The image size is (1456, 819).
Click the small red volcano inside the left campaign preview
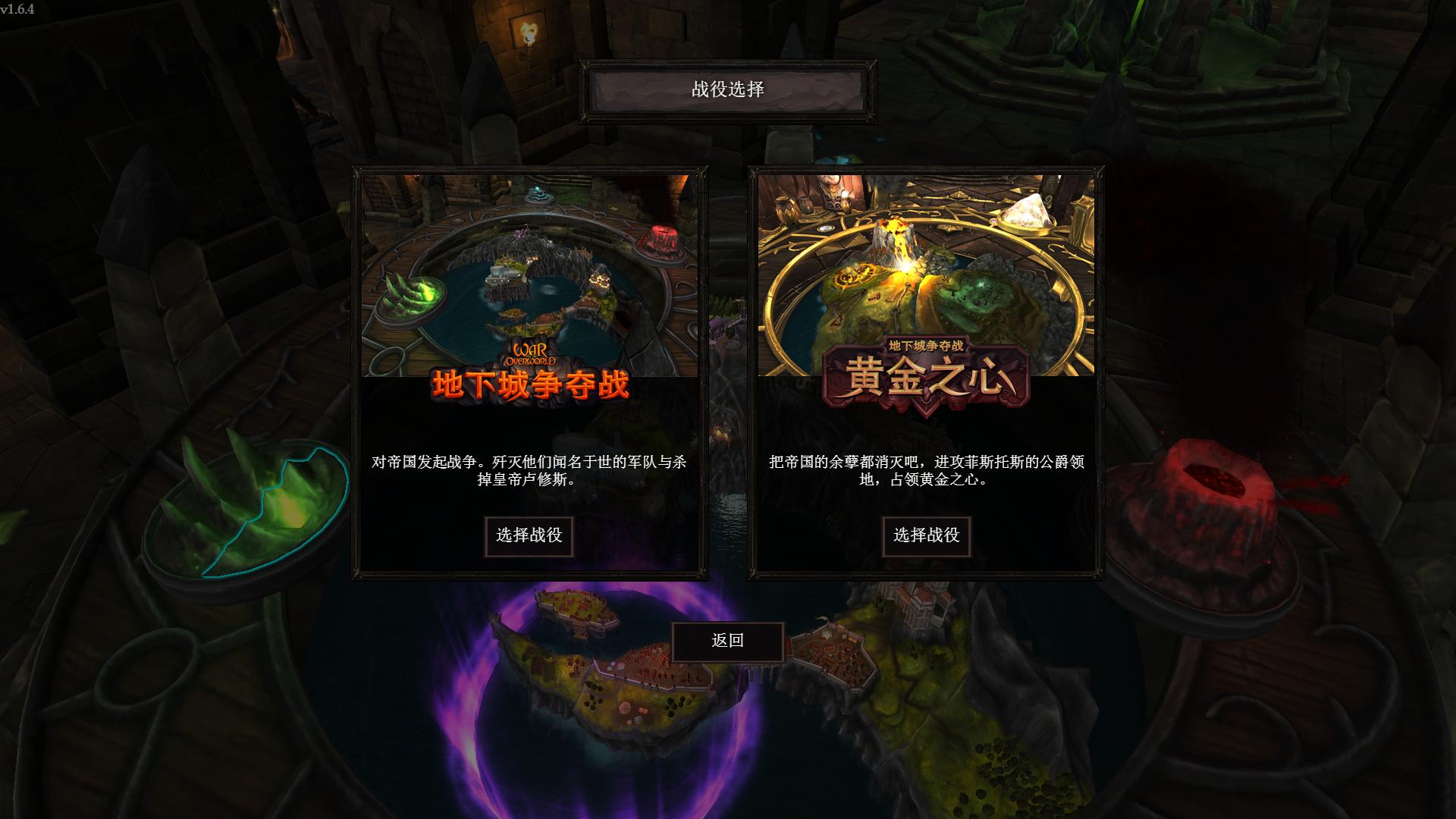[x=662, y=237]
